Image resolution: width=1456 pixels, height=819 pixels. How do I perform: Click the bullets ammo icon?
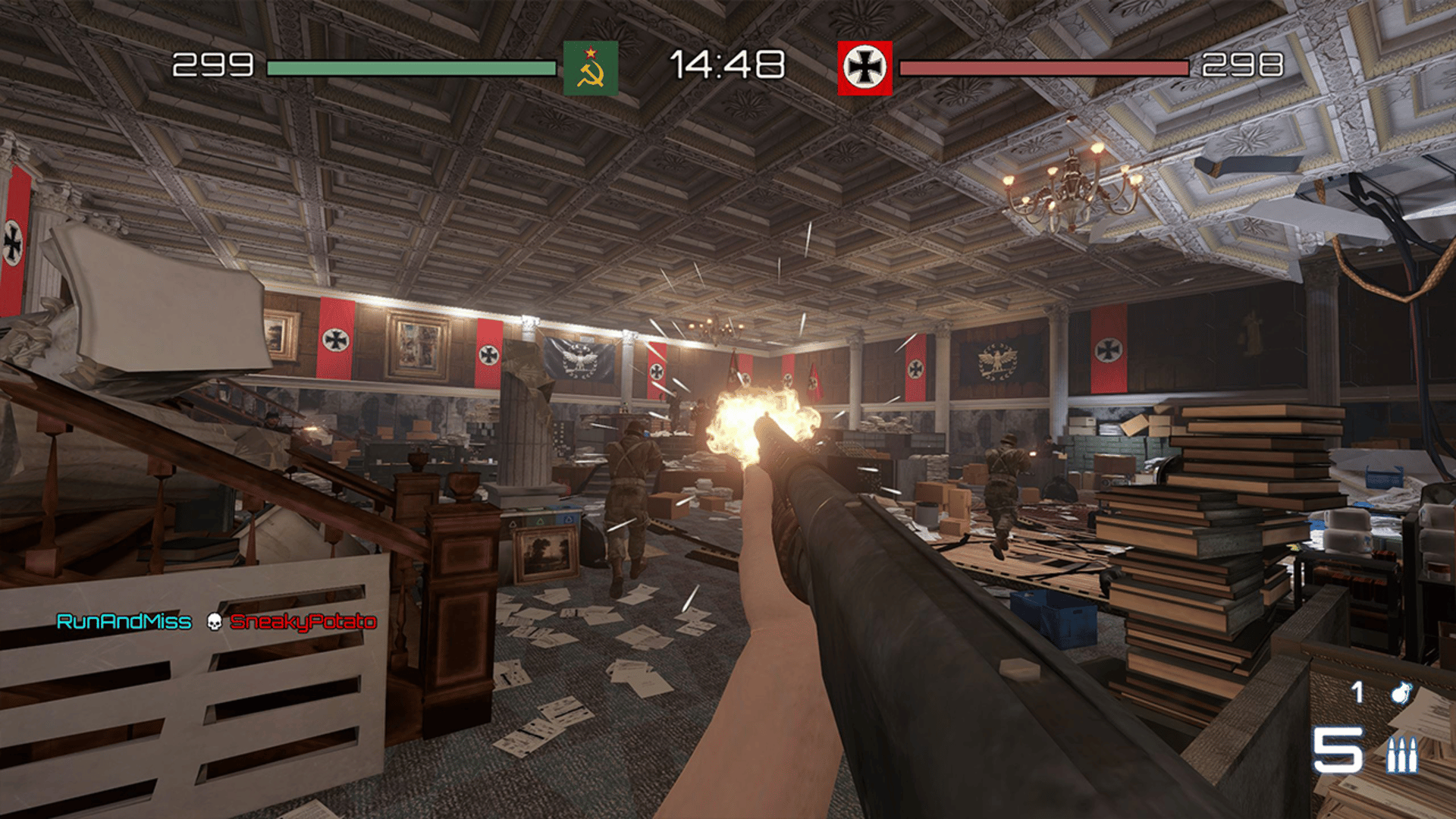point(1402,754)
